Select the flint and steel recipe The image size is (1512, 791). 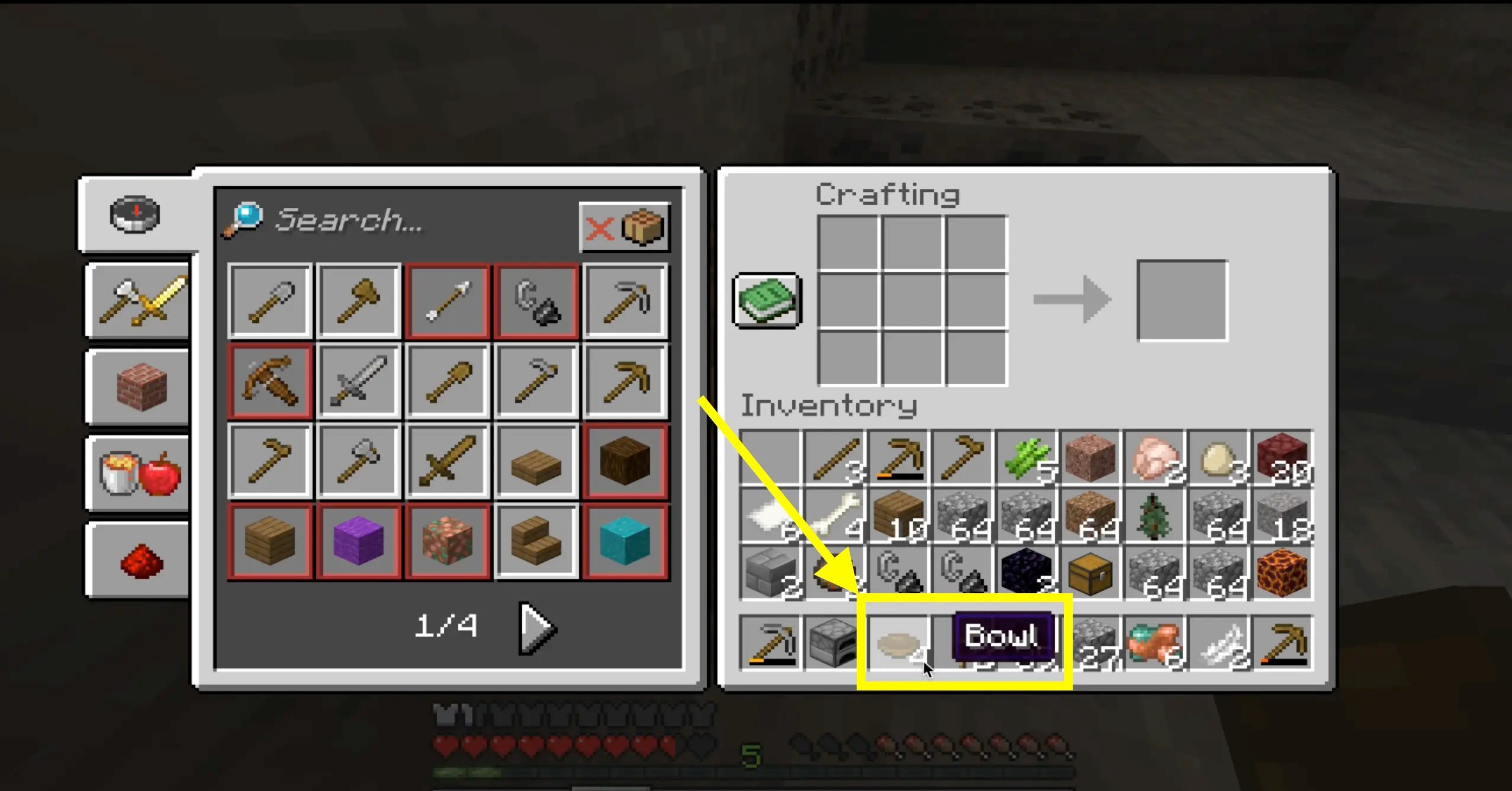pos(536,301)
